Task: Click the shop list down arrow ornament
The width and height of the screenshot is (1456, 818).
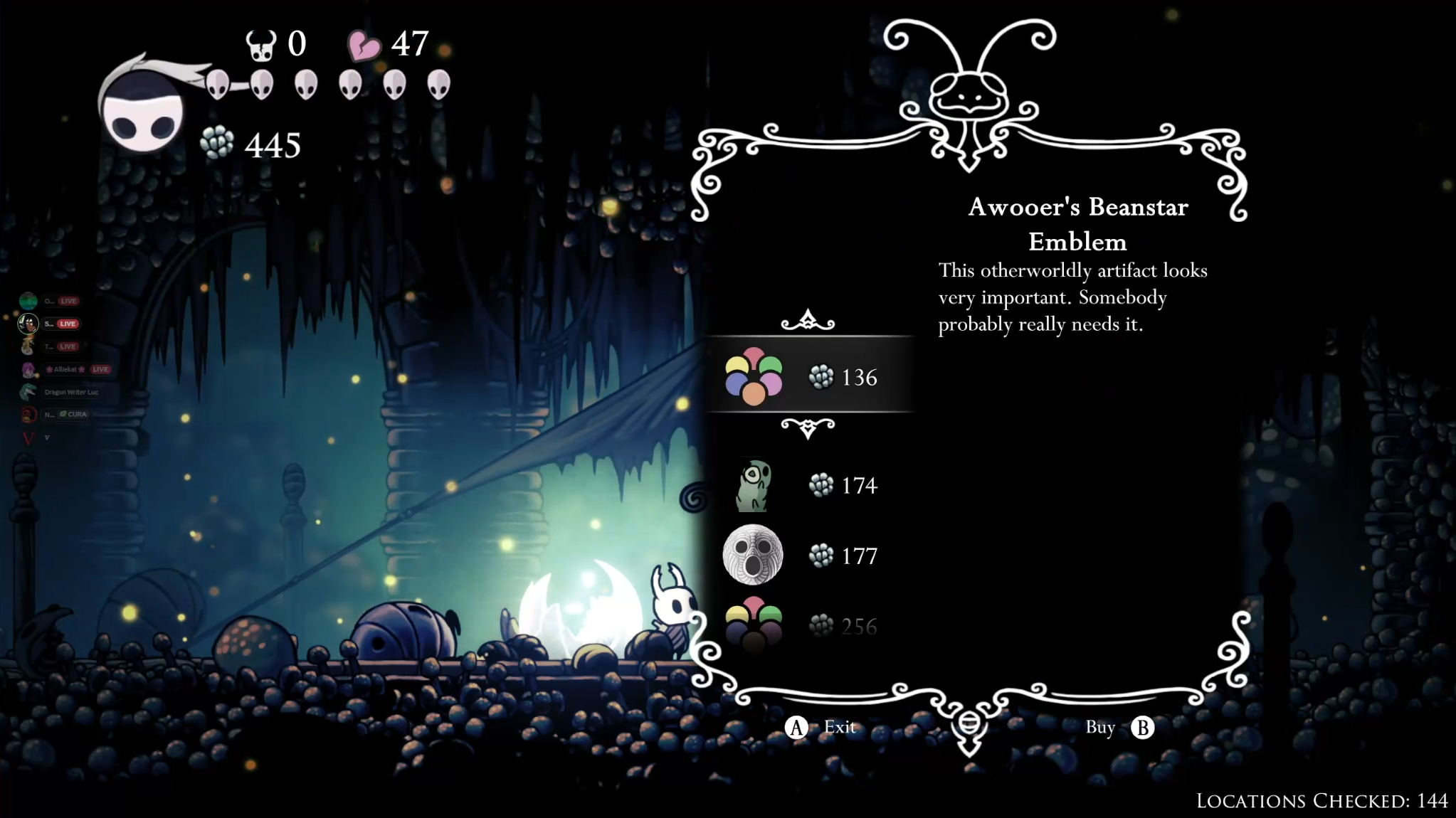Action: (808, 428)
